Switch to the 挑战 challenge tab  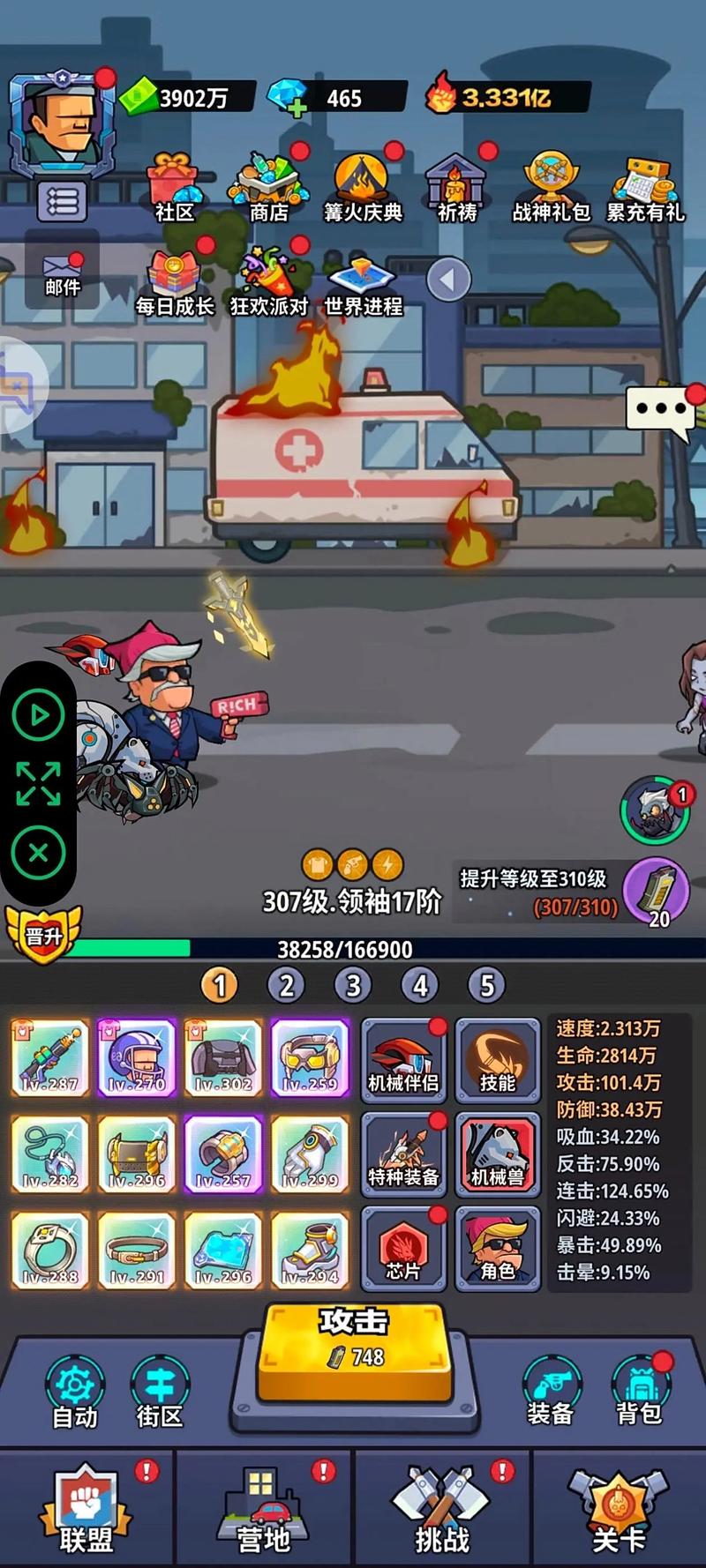coord(442,1510)
